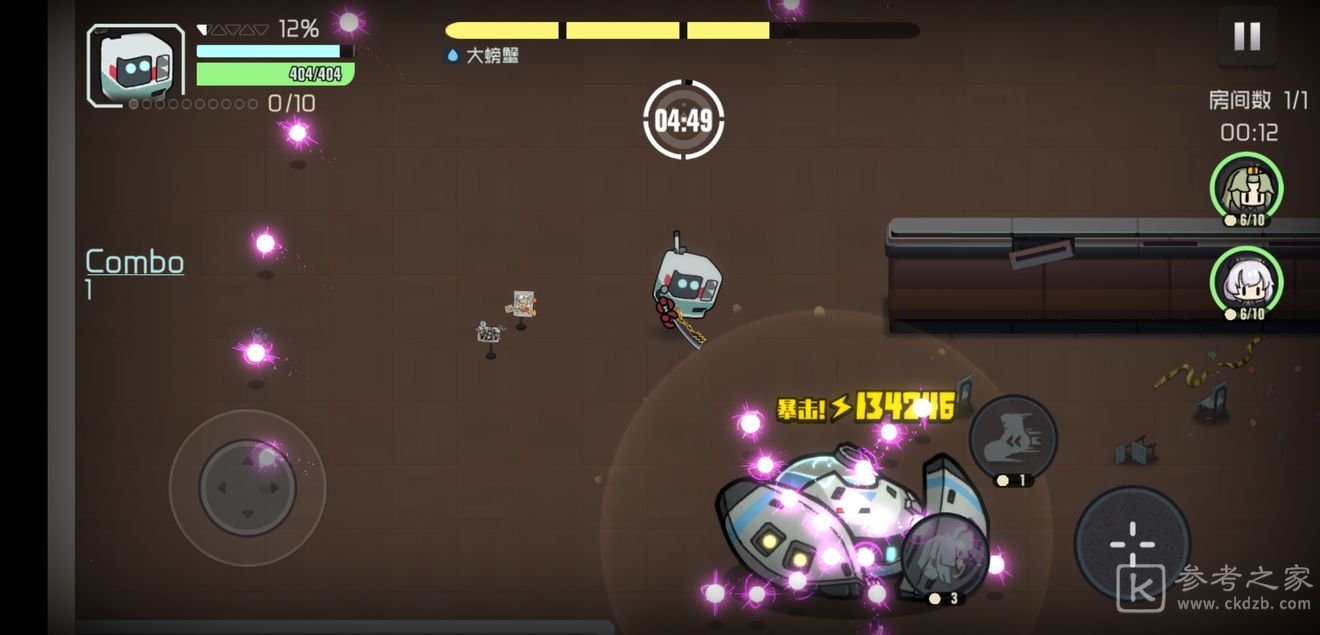Tap the virtual movement joystick
Screen dimensions: 1320x635
248,487
